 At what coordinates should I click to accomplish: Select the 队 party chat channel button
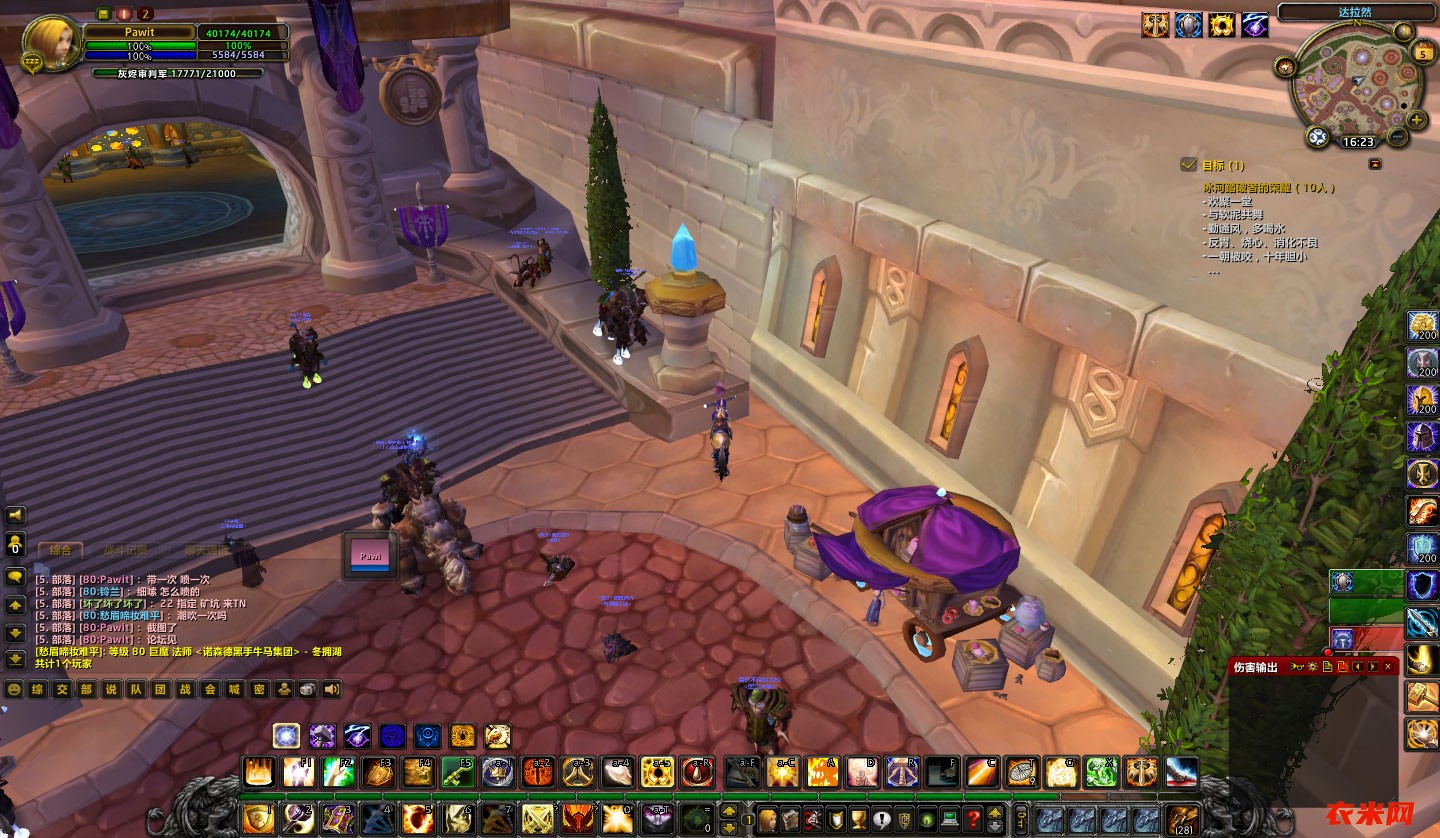pyautogui.click(x=135, y=689)
